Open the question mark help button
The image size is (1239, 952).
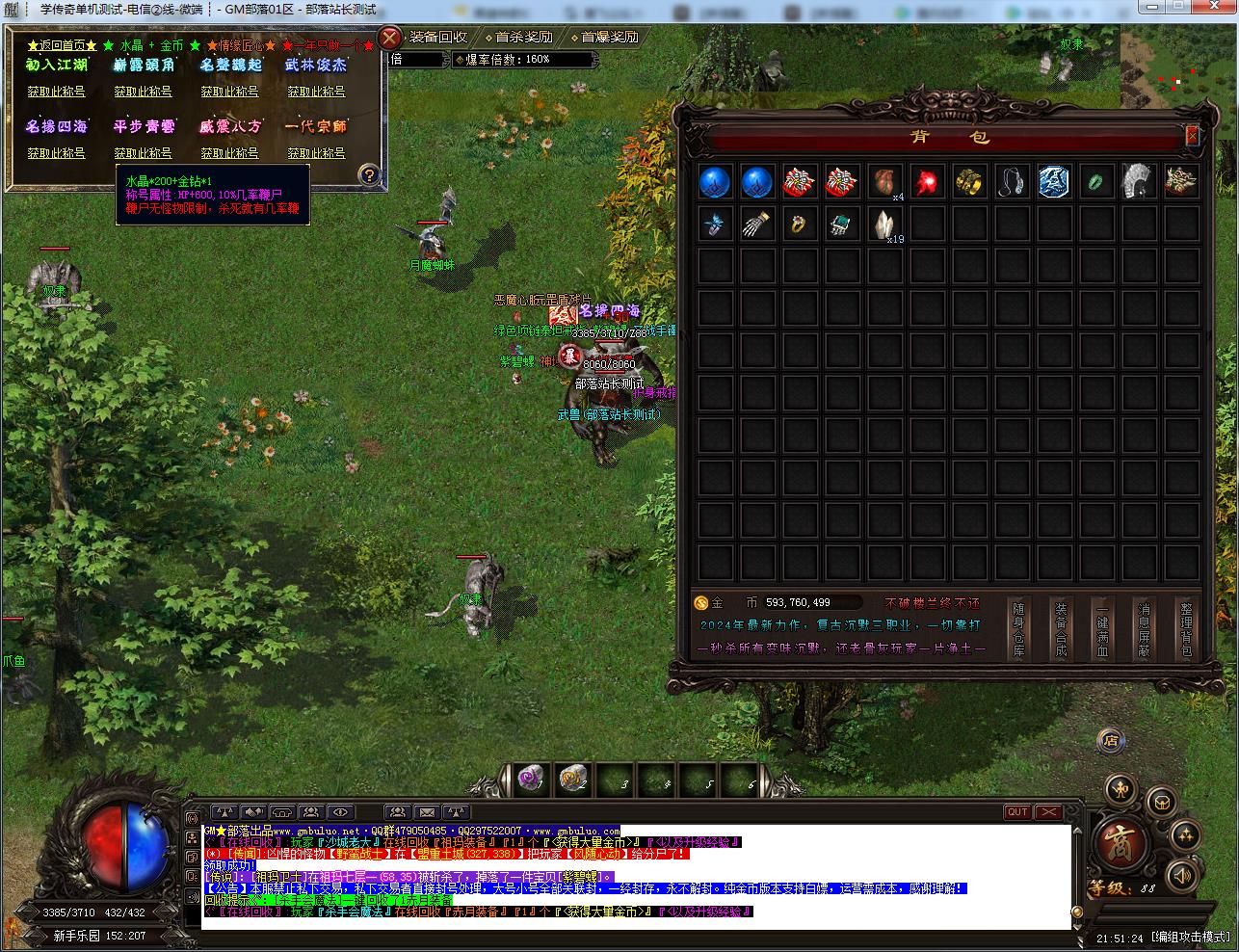tap(368, 175)
